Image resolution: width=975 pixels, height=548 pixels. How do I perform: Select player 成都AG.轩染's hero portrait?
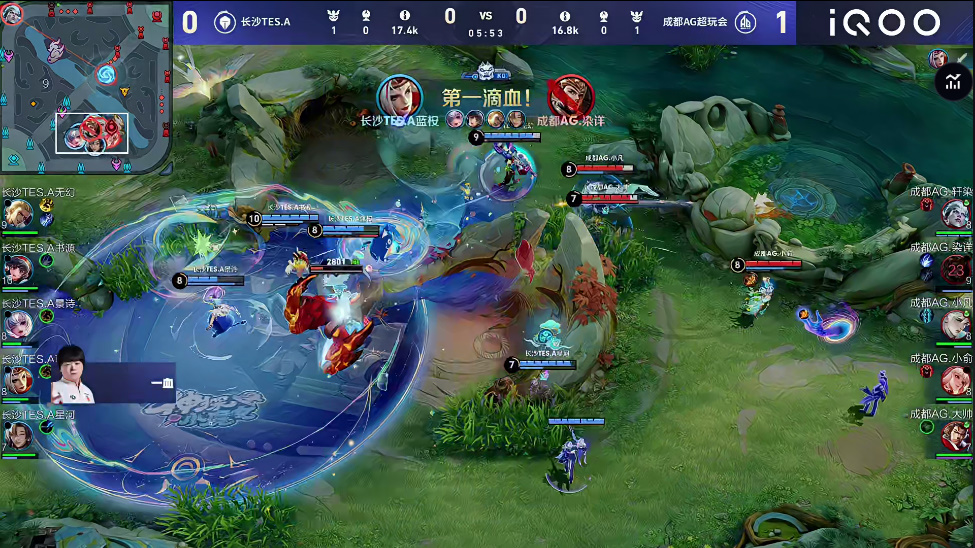click(x=956, y=213)
